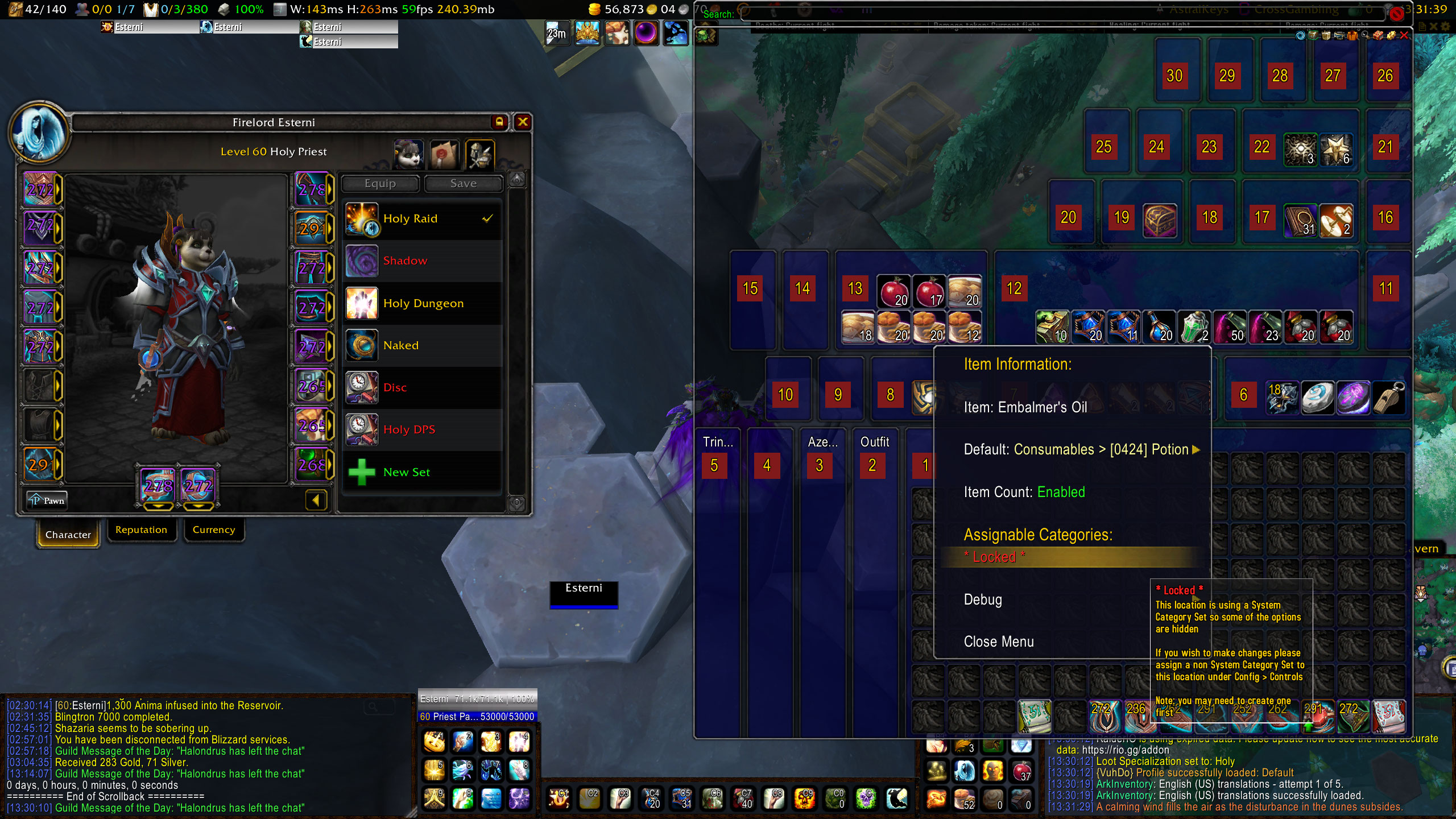Screen dimensions: 1456x819
Task: Click the blue swirl bag changer icon
Action: (x=1300, y=35)
